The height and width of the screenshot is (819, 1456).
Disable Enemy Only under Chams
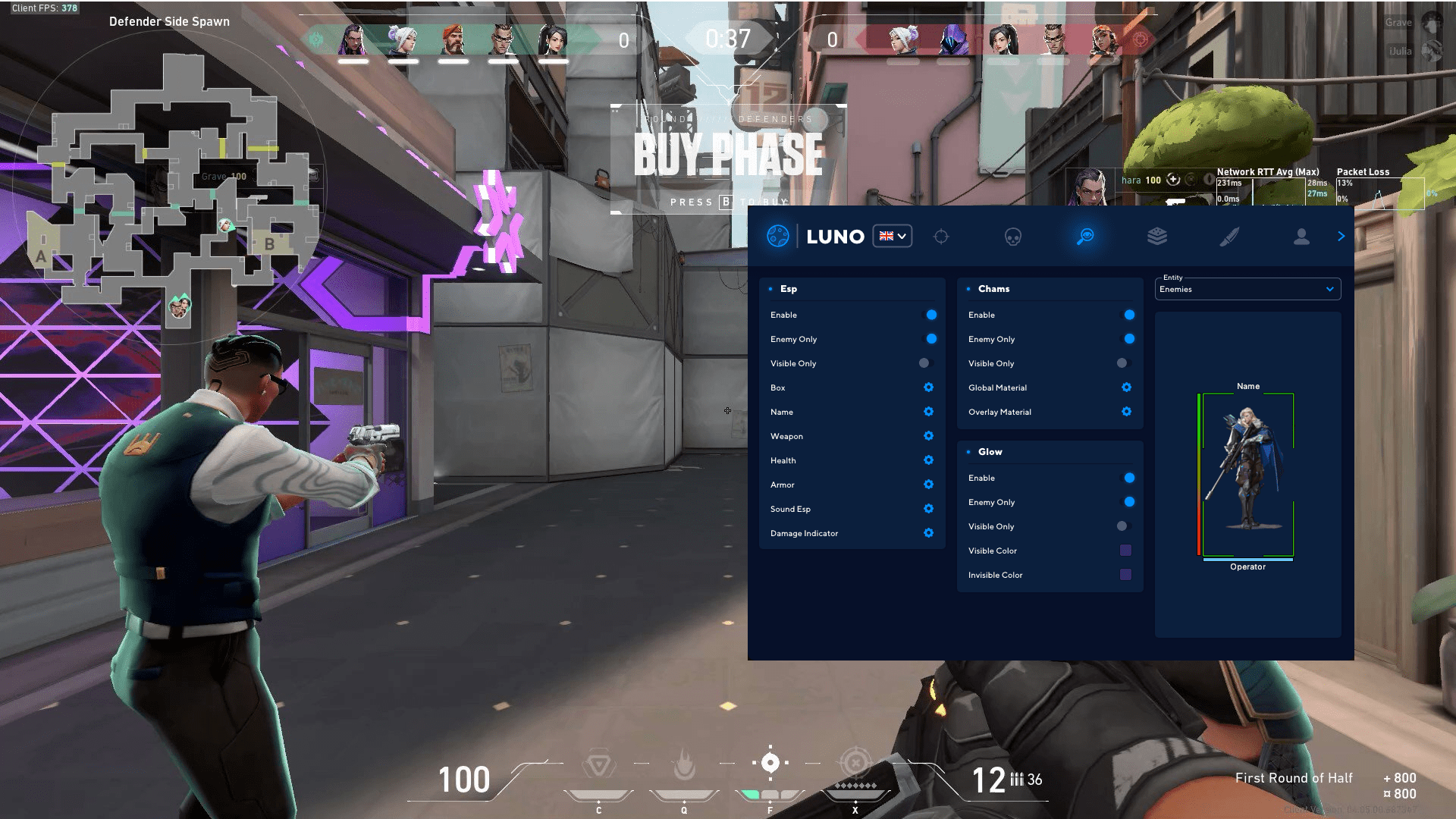(1129, 339)
